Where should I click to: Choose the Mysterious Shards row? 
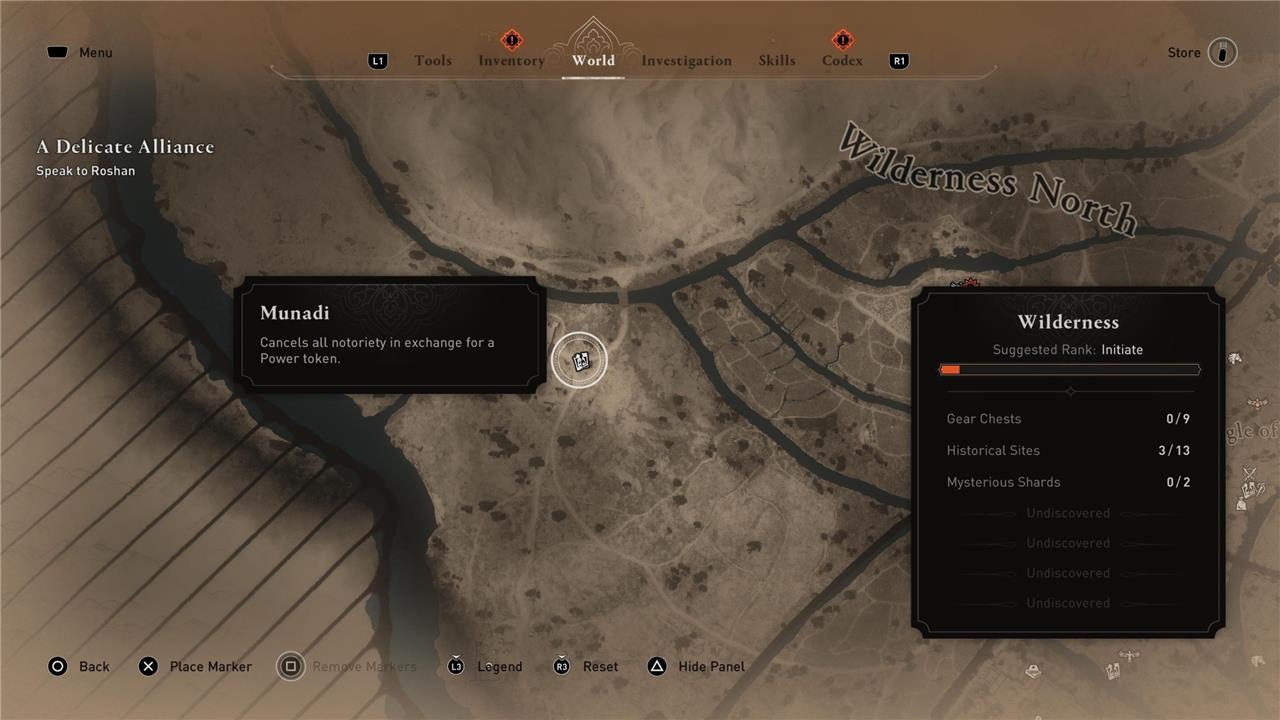[1068, 483]
